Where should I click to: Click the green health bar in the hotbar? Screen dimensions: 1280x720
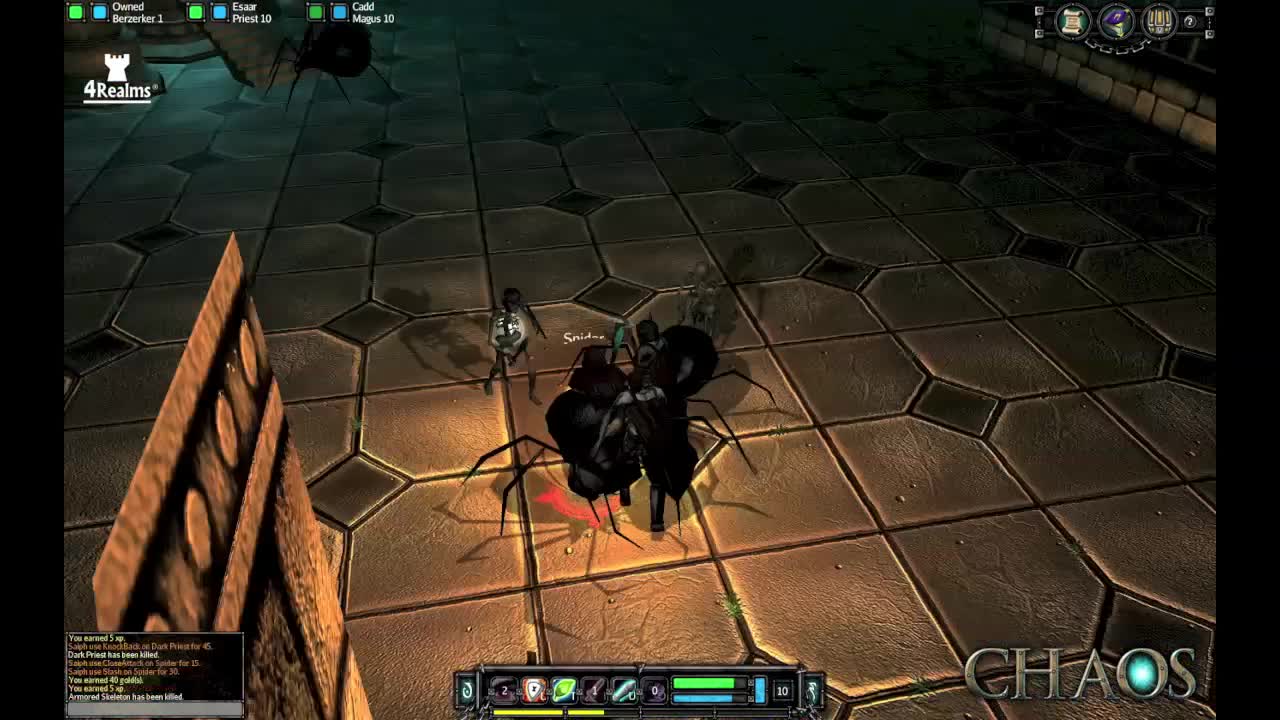click(703, 683)
